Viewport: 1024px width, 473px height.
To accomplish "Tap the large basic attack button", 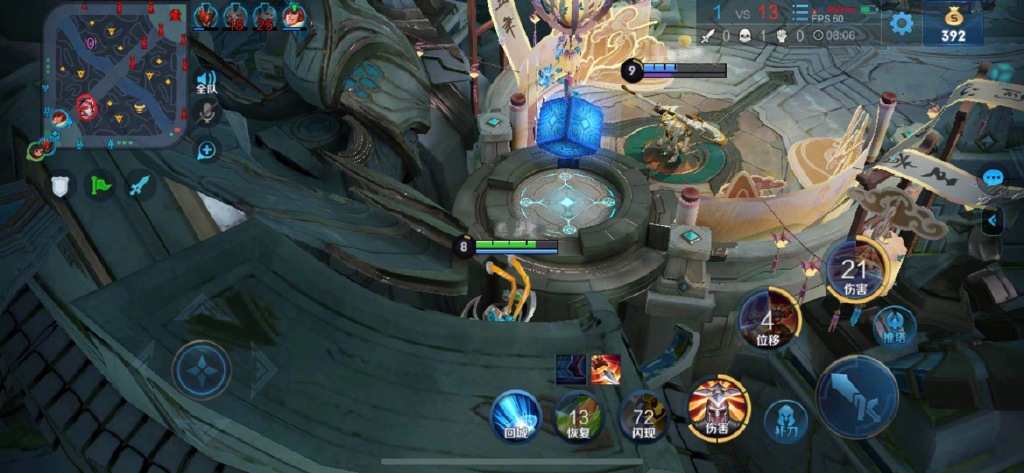I will [x=857, y=397].
